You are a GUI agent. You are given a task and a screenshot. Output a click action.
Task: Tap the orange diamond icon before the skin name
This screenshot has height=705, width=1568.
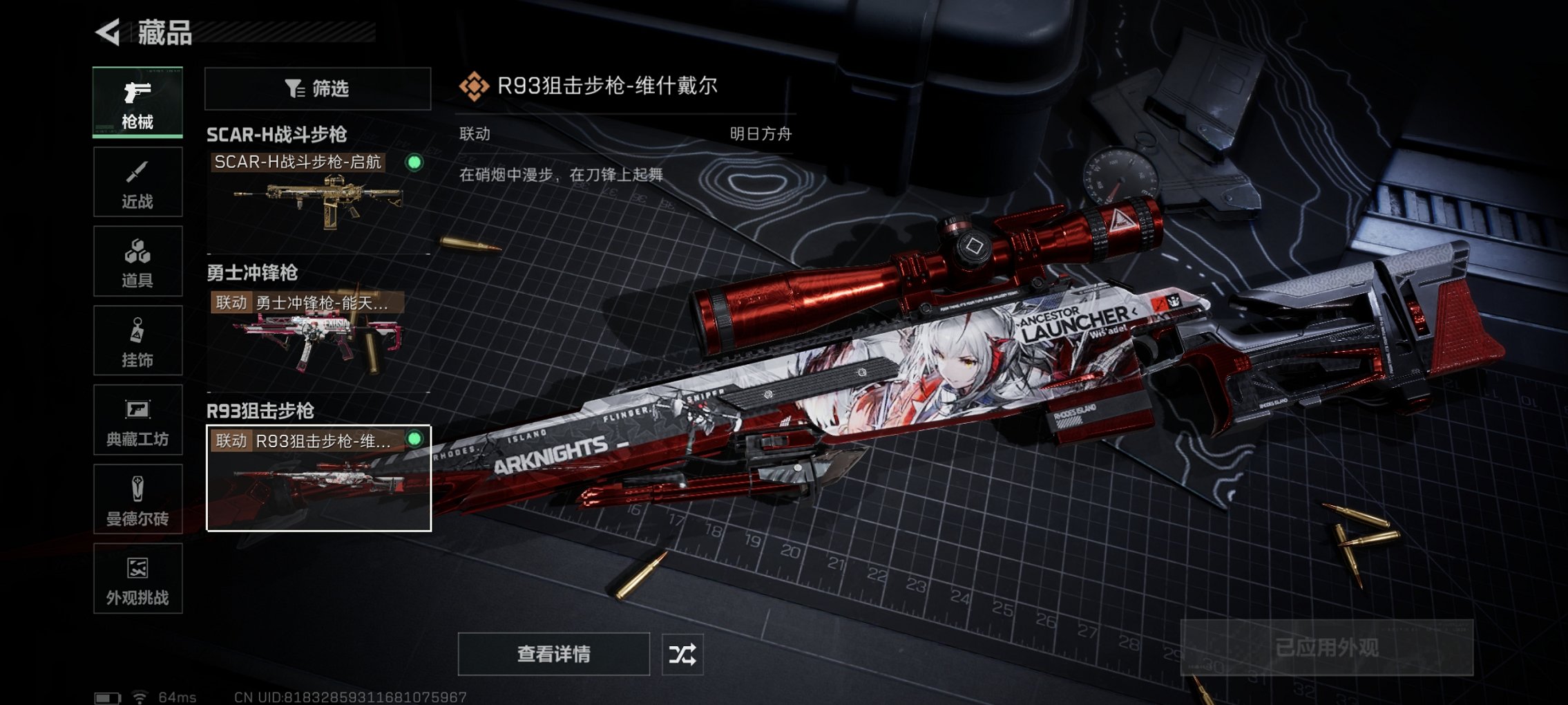473,86
